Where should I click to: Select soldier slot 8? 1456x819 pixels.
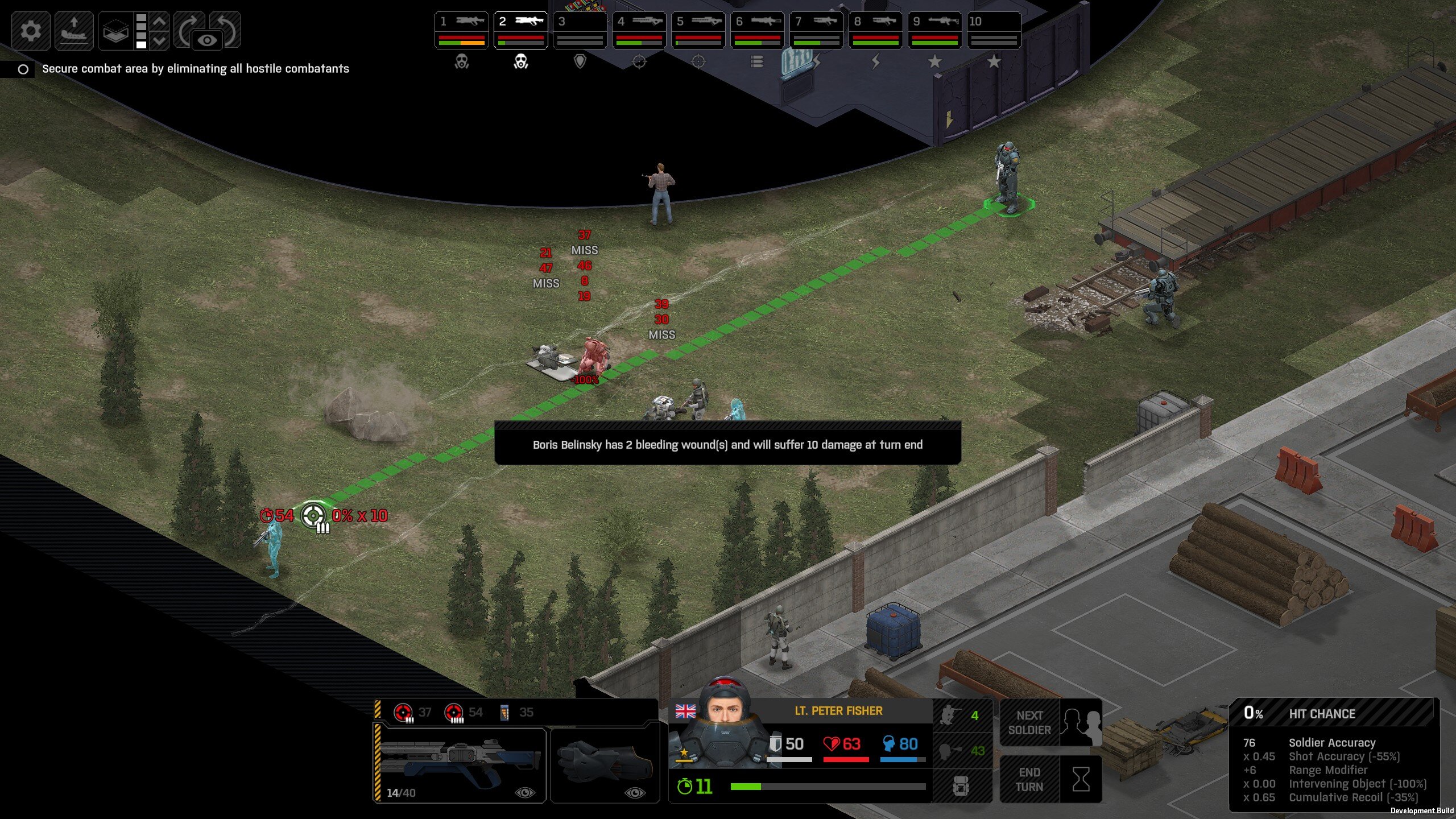[875, 31]
